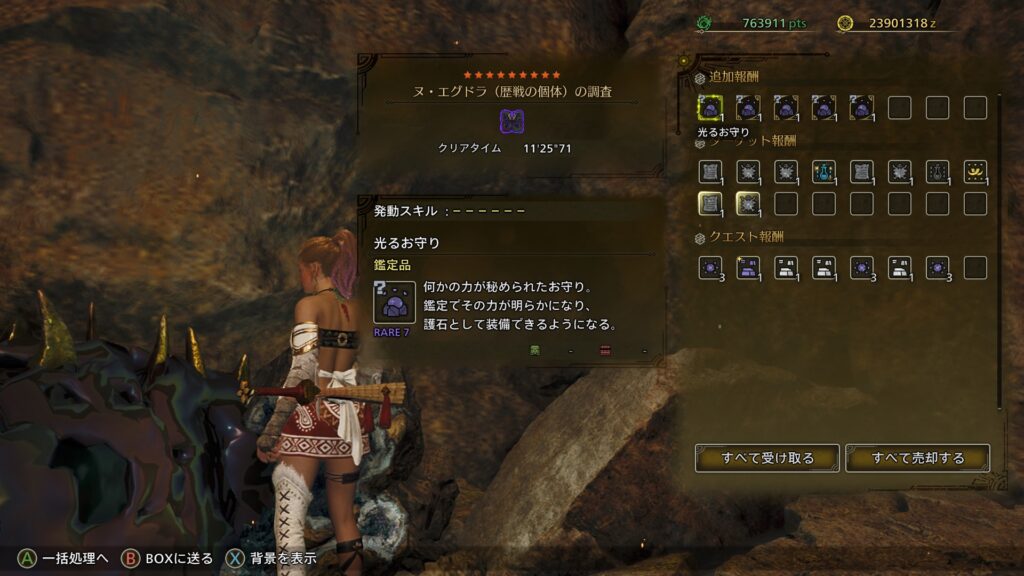Viewport: 1024px width, 576px height.
Task: Choose the すべて売却する (sell all) button
Action: 917,458
